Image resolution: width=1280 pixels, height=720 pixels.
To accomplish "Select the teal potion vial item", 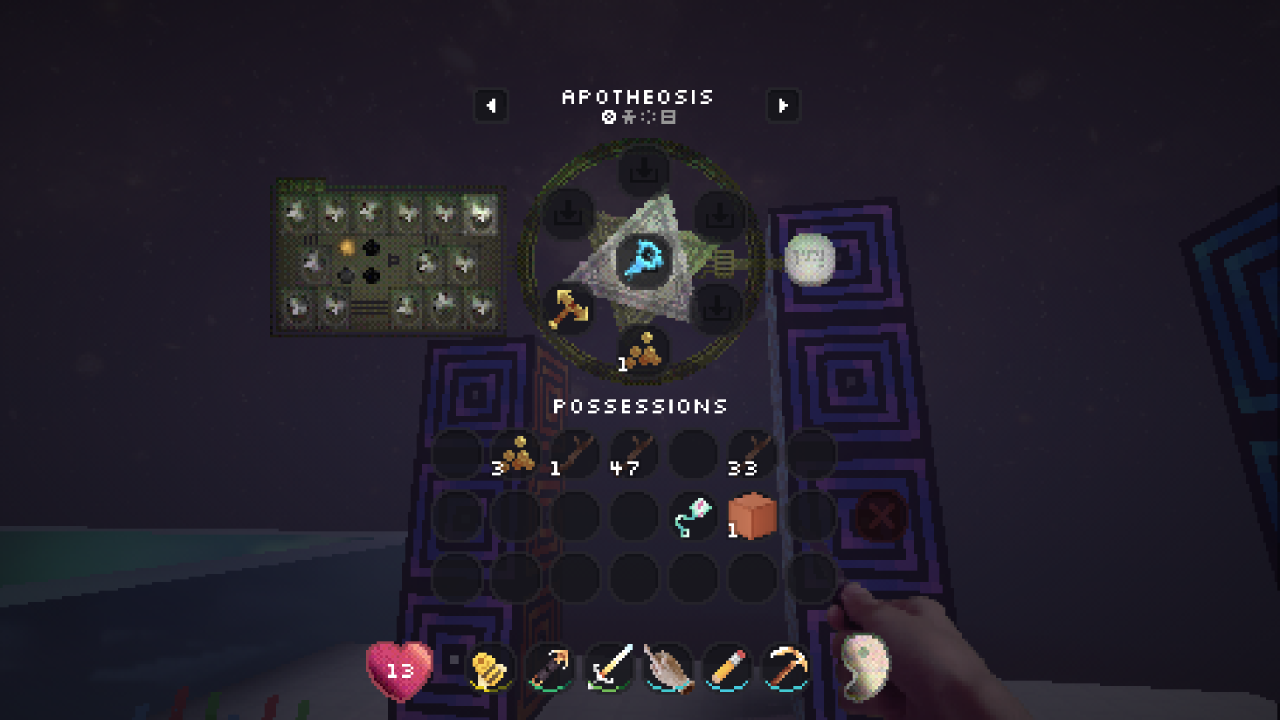I will click(693, 517).
